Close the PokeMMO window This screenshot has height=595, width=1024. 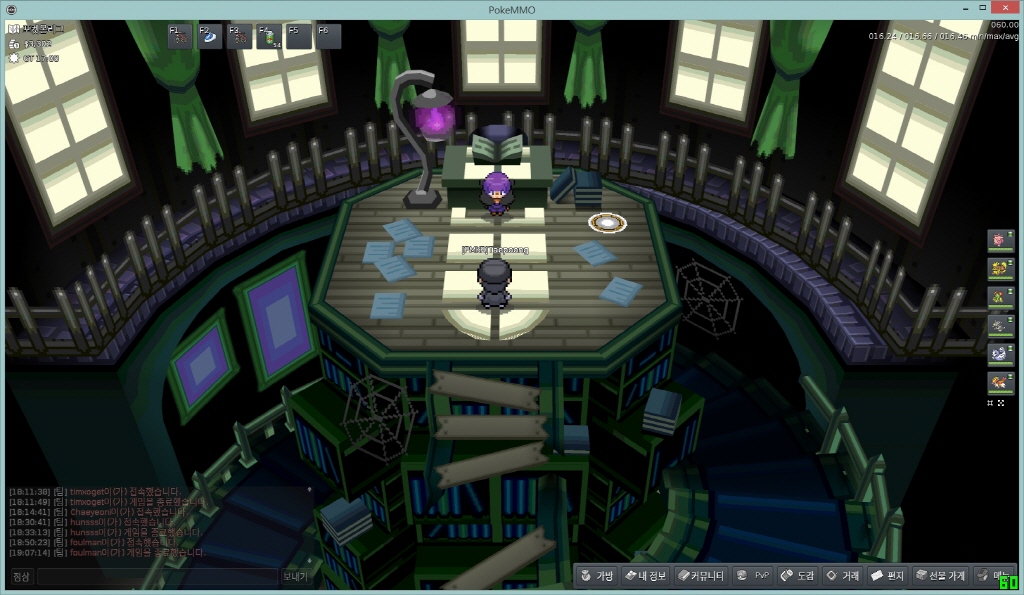(1000, 9)
